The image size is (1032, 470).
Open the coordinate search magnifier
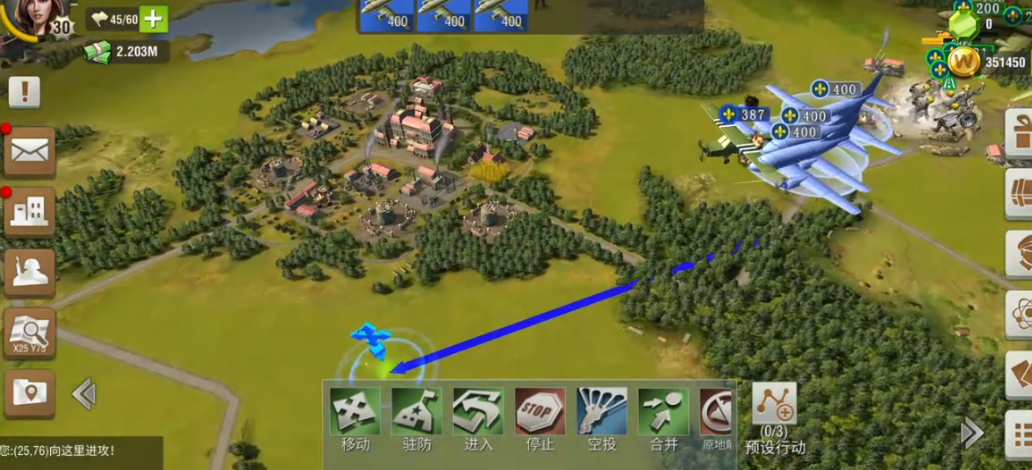29,333
